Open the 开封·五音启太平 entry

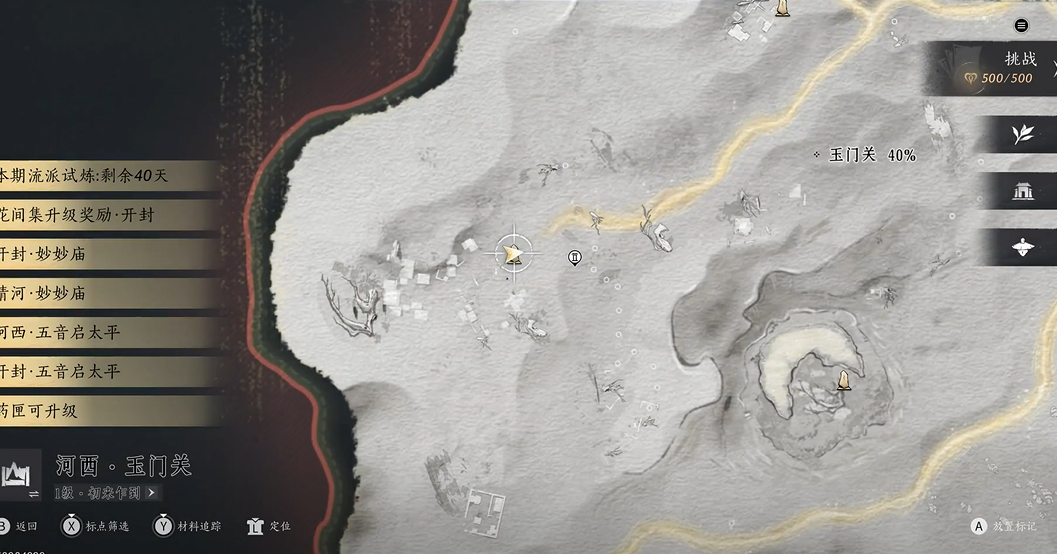(x=100, y=371)
